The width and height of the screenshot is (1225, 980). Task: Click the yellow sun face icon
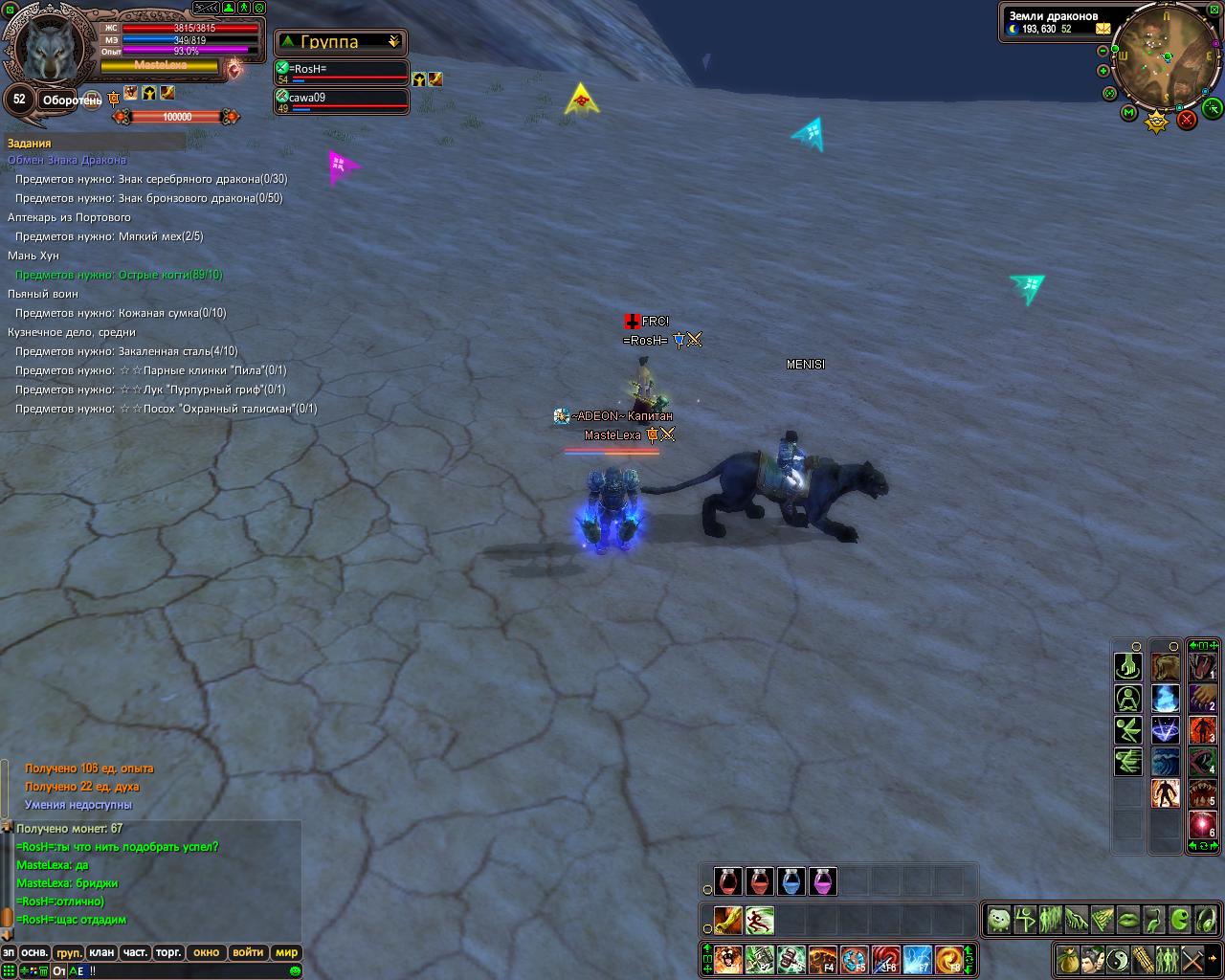click(x=1158, y=121)
